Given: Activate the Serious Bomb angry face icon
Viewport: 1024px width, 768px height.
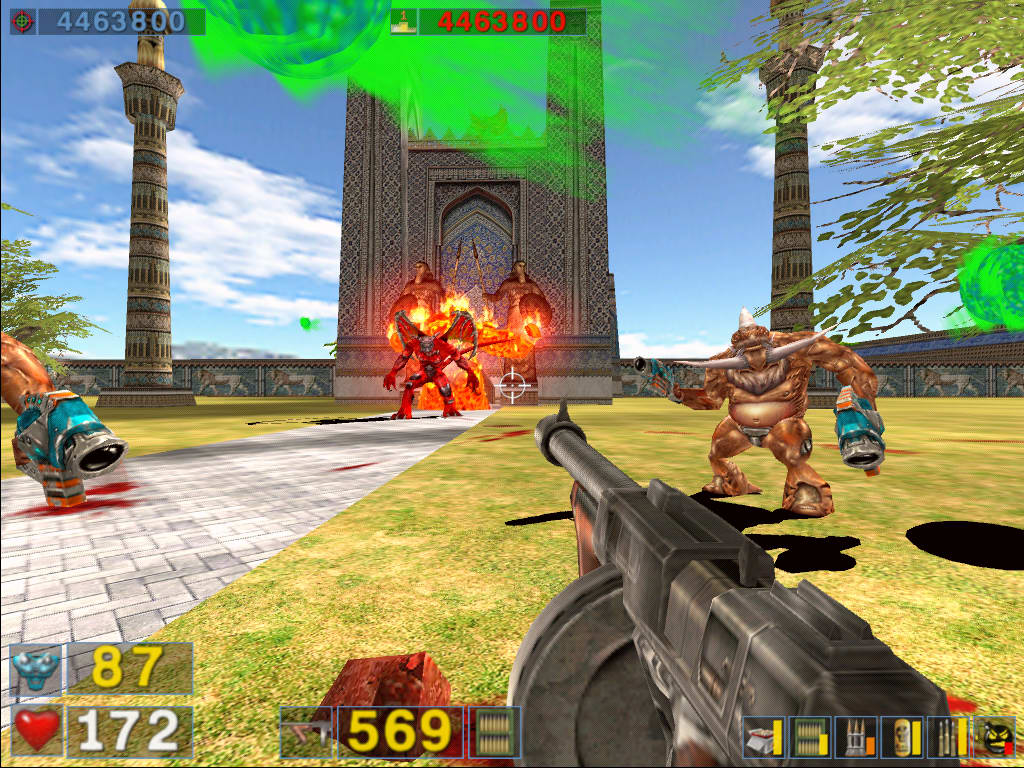Looking at the screenshot, I should click(x=994, y=738).
